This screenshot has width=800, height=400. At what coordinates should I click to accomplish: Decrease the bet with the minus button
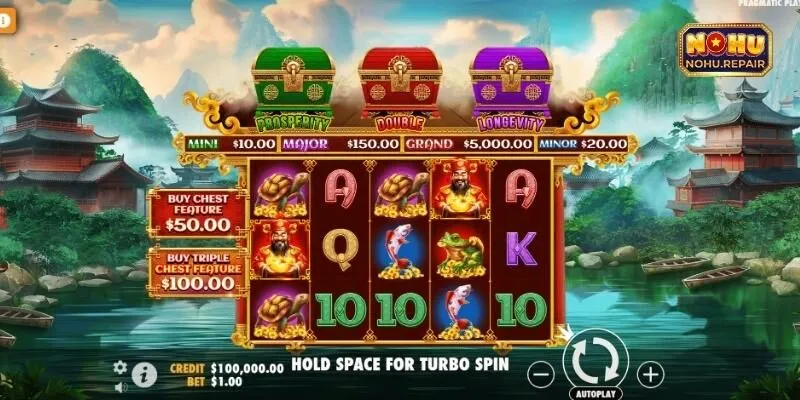point(540,374)
